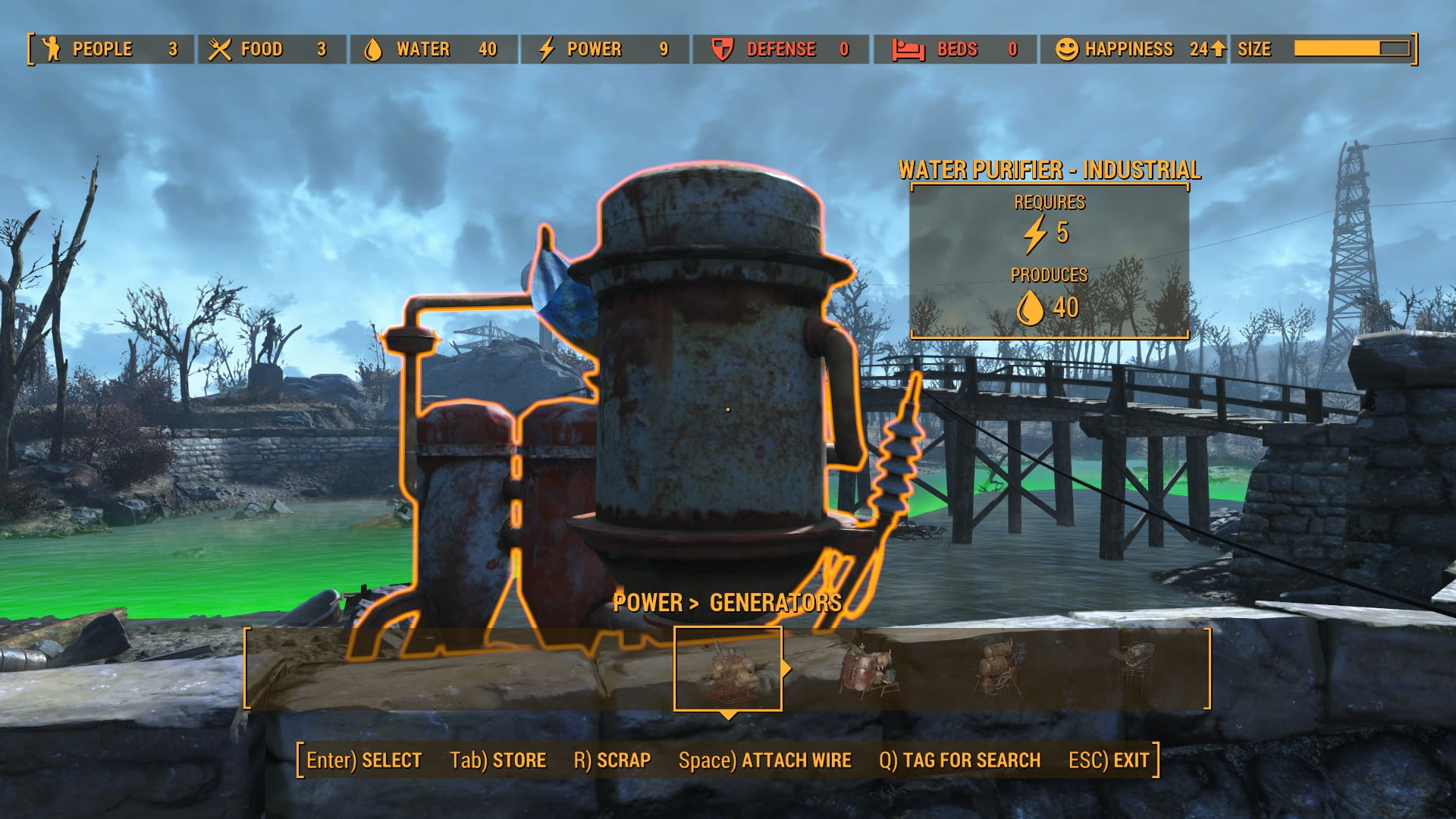This screenshot has height=819, width=1456.
Task: Activate the ATTACH WIRE option
Action: [x=765, y=761]
